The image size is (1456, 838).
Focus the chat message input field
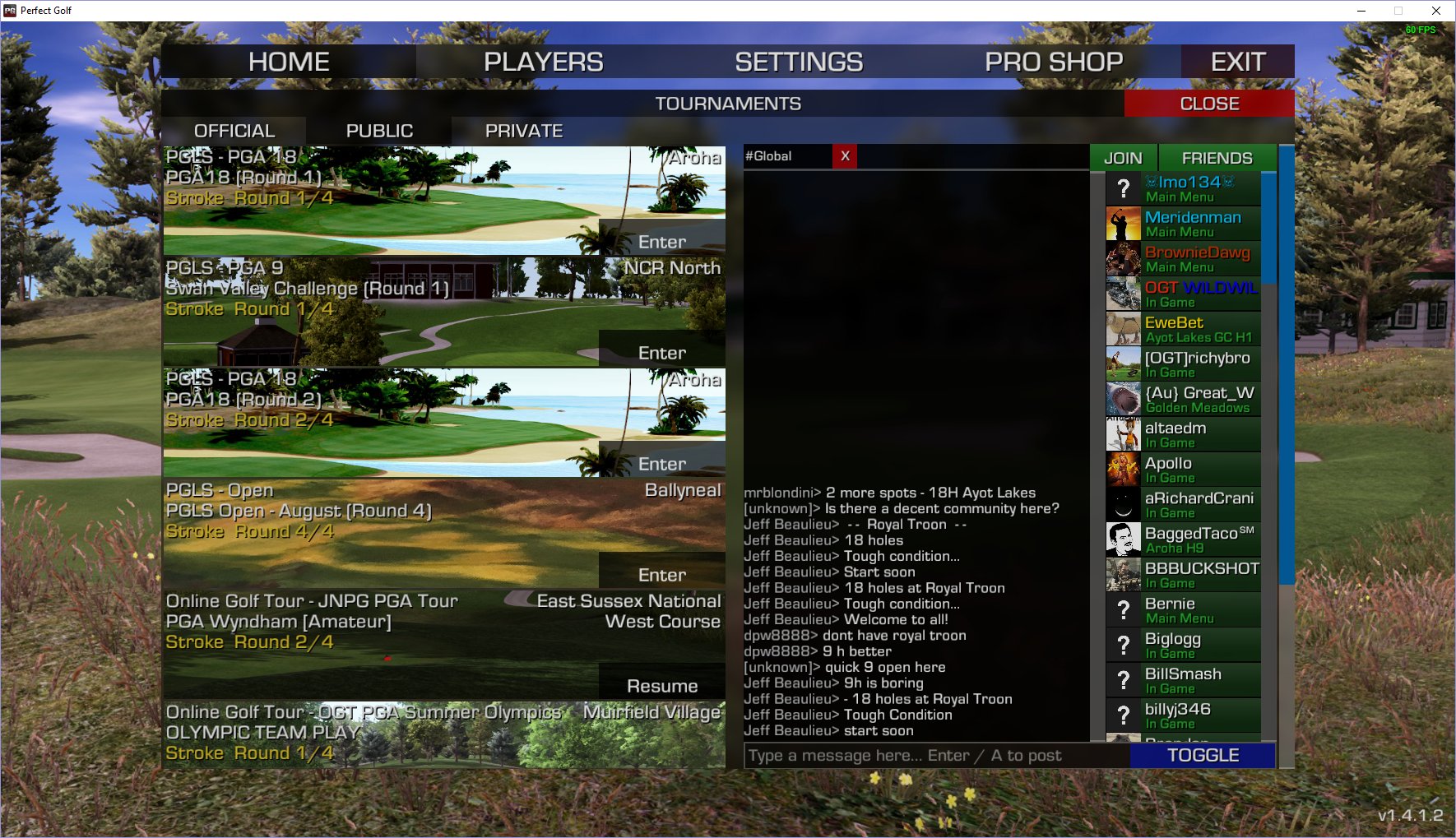tap(936, 756)
